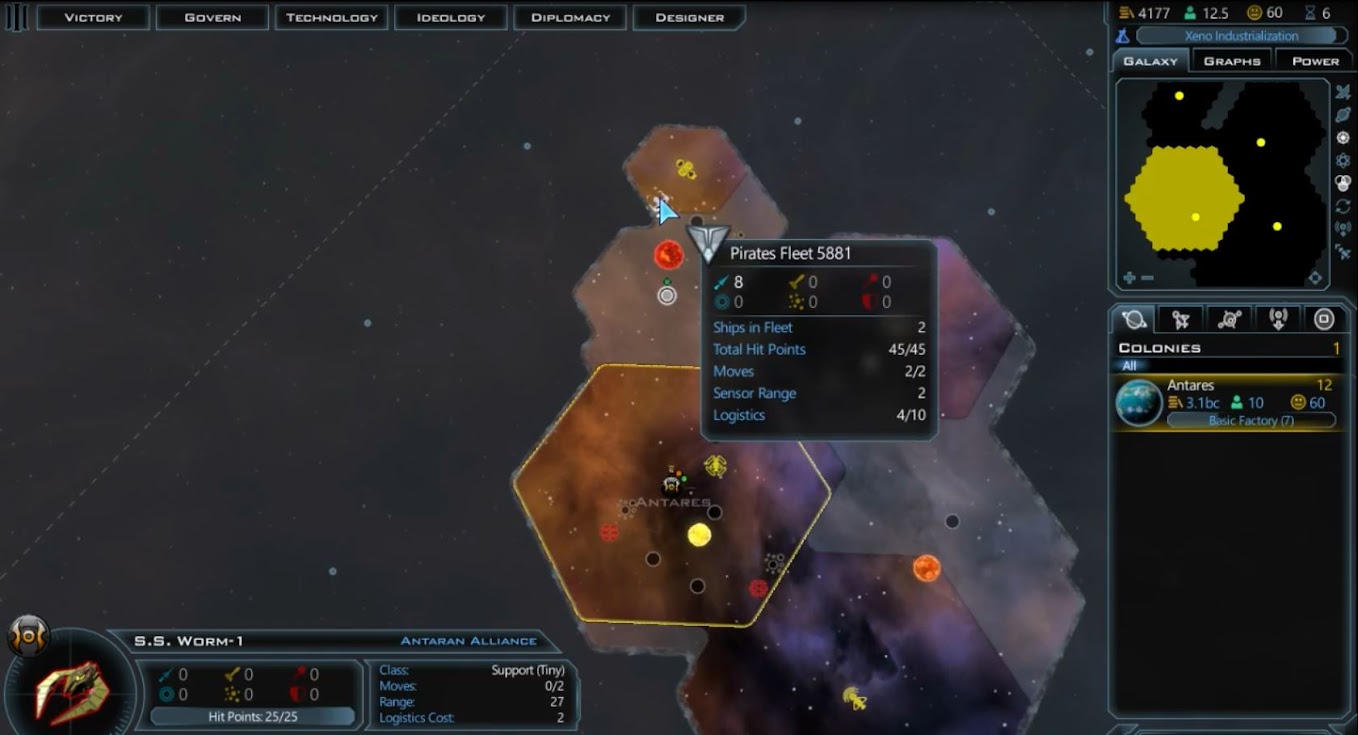Zoom out the minimap with minus button

point(1147,278)
